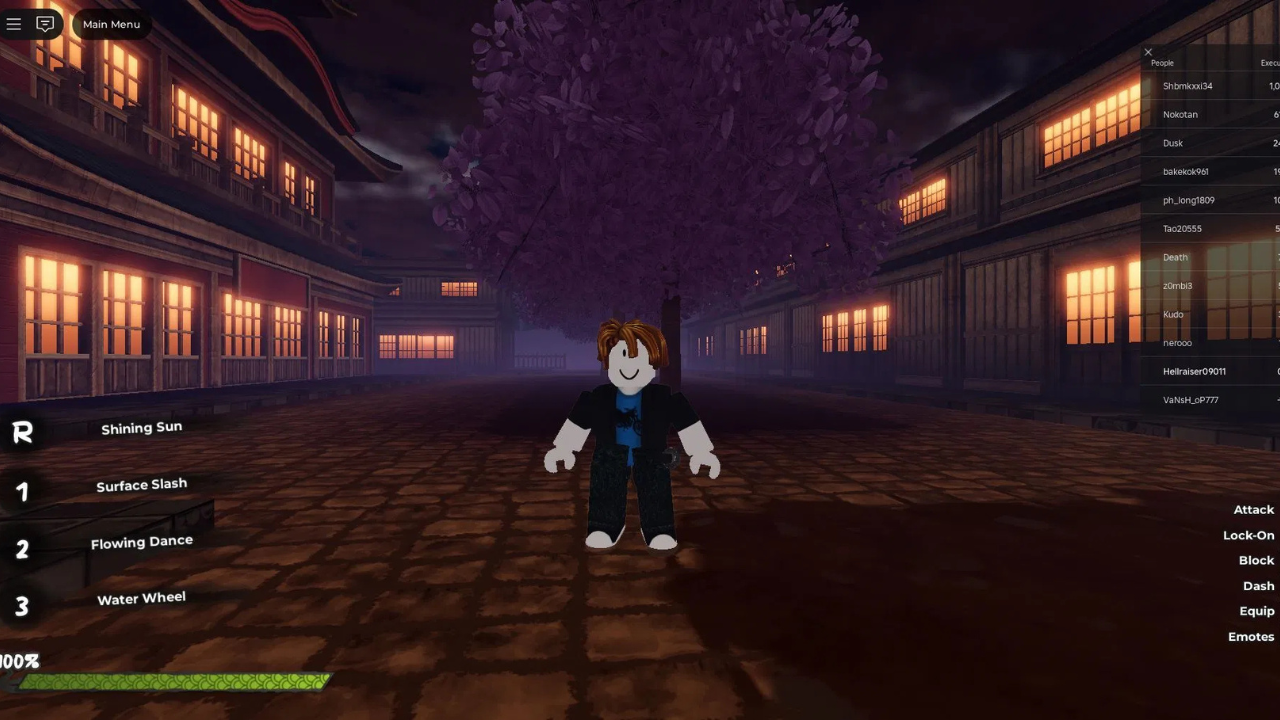Image resolution: width=1280 pixels, height=720 pixels.
Task: Toggle the Roblox chat icon
Action: point(45,24)
